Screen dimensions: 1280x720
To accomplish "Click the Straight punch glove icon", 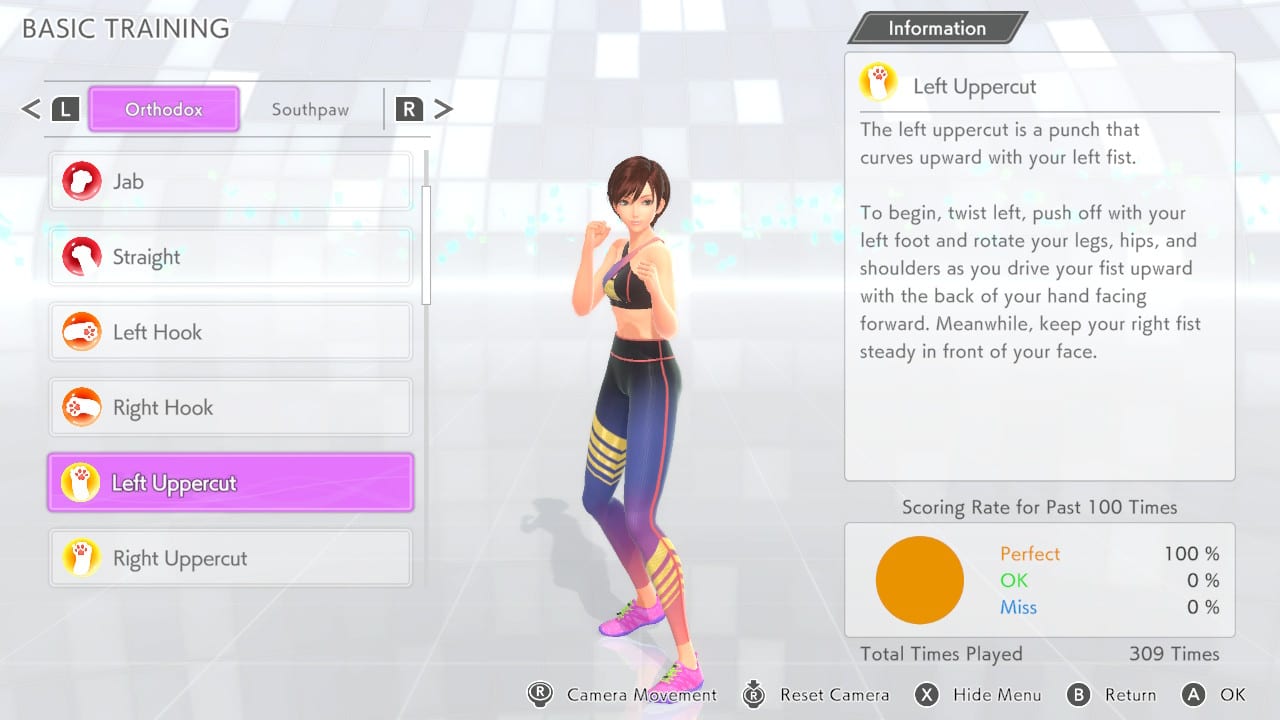I will pos(82,256).
